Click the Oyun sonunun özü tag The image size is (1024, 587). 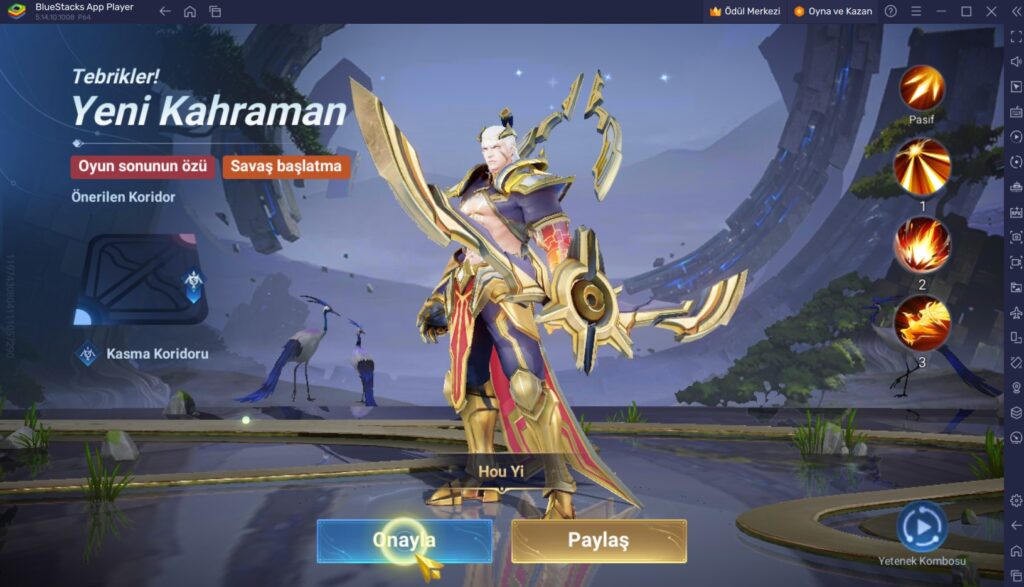142,166
